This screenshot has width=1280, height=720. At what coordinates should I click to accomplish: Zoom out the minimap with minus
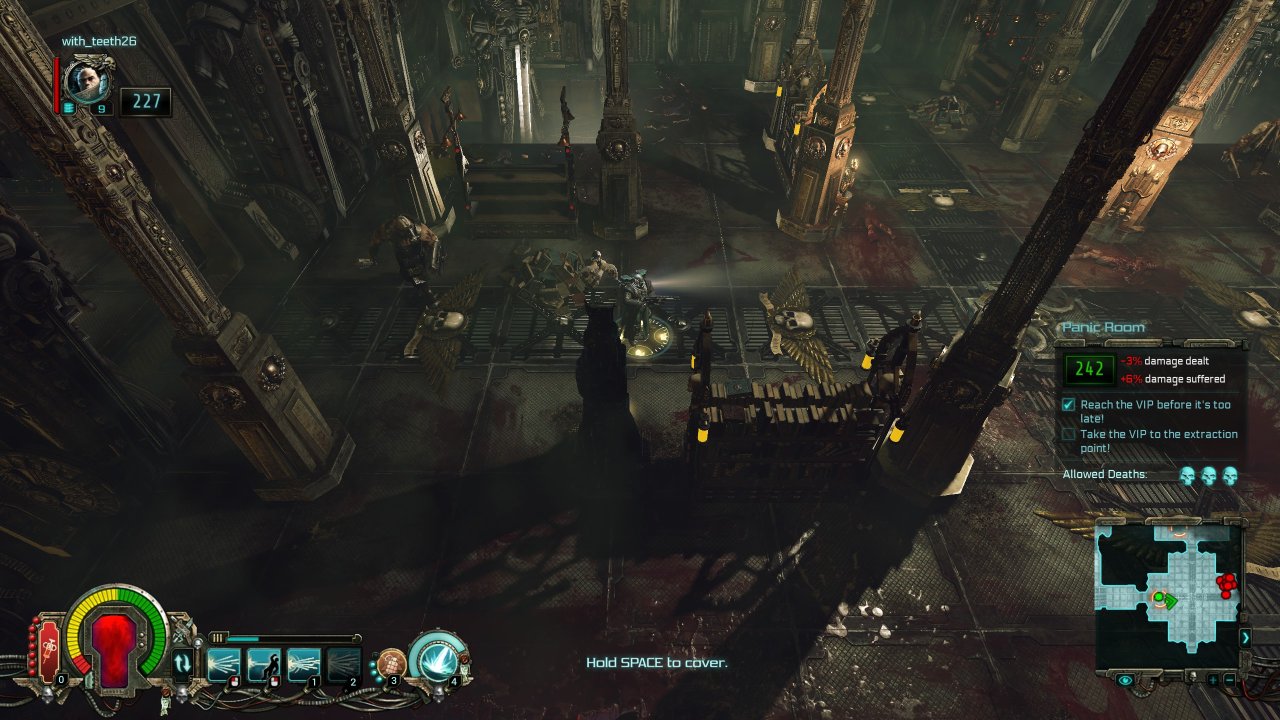[1229, 680]
